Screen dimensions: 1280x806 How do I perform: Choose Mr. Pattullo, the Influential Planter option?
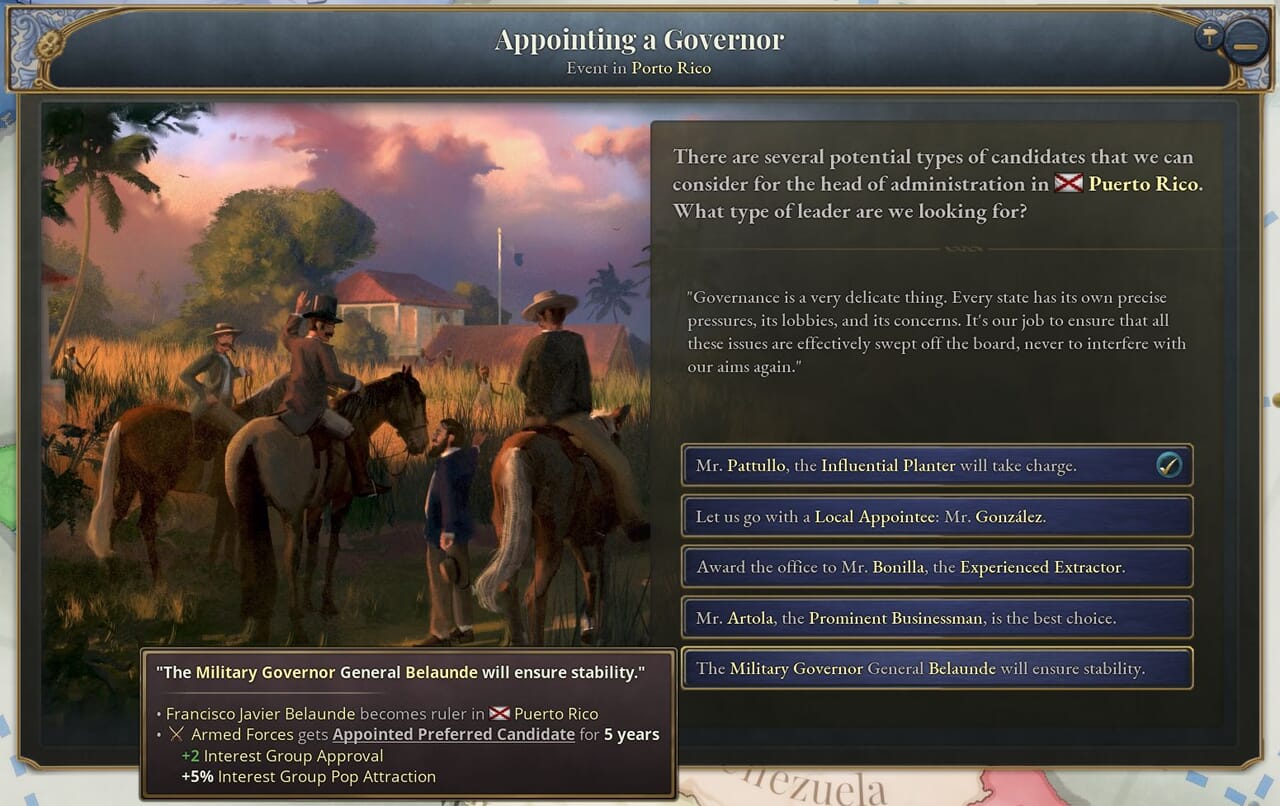[936, 466]
